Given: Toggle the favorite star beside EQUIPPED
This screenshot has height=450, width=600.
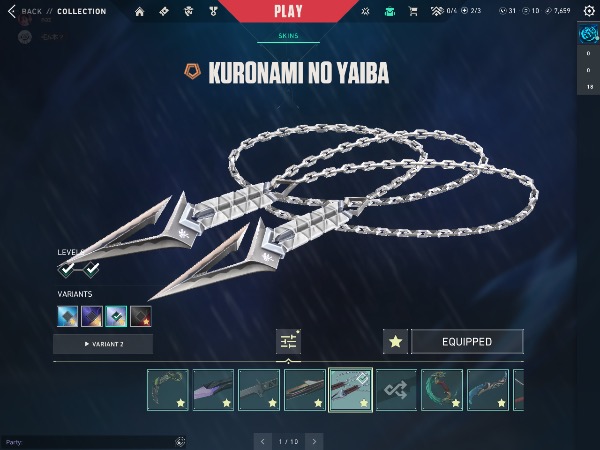Looking at the screenshot, I should [x=395, y=342].
